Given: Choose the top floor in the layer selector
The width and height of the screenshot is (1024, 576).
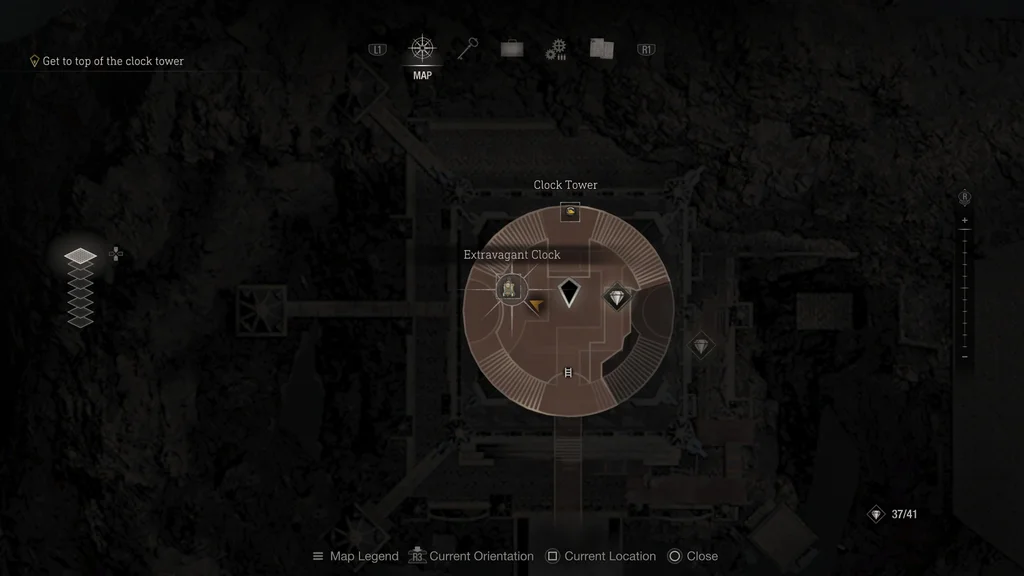Looking at the screenshot, I should coord(81,257).
